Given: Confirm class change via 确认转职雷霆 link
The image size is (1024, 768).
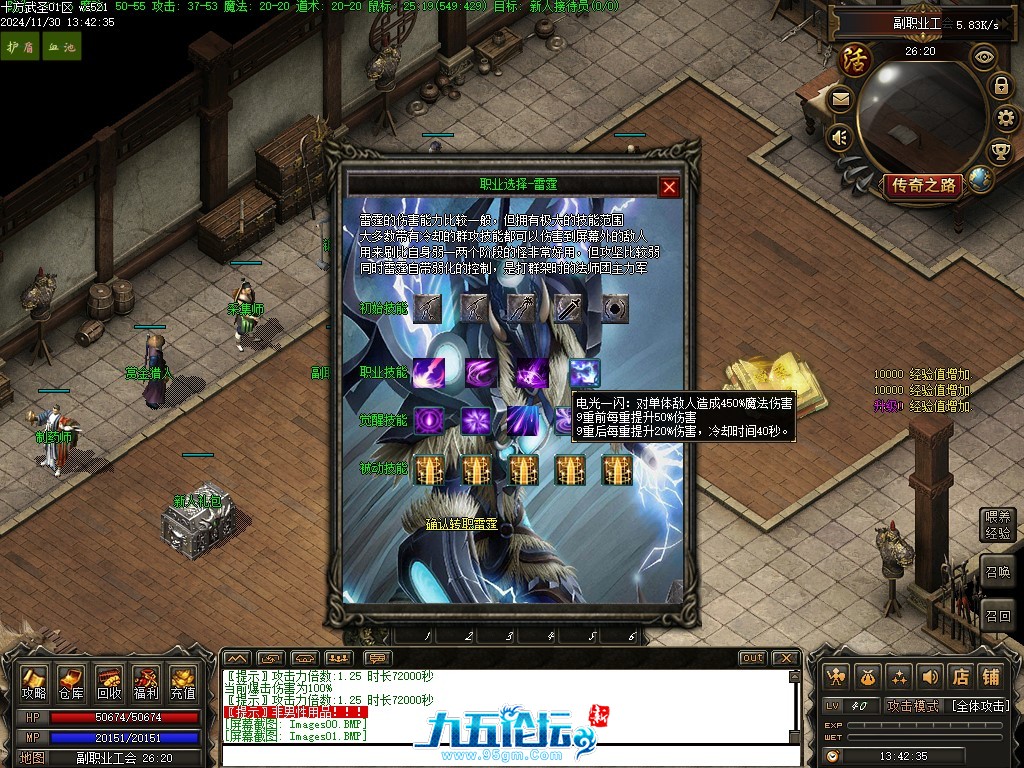Looking at the screenshot, I should coord(462,523).
